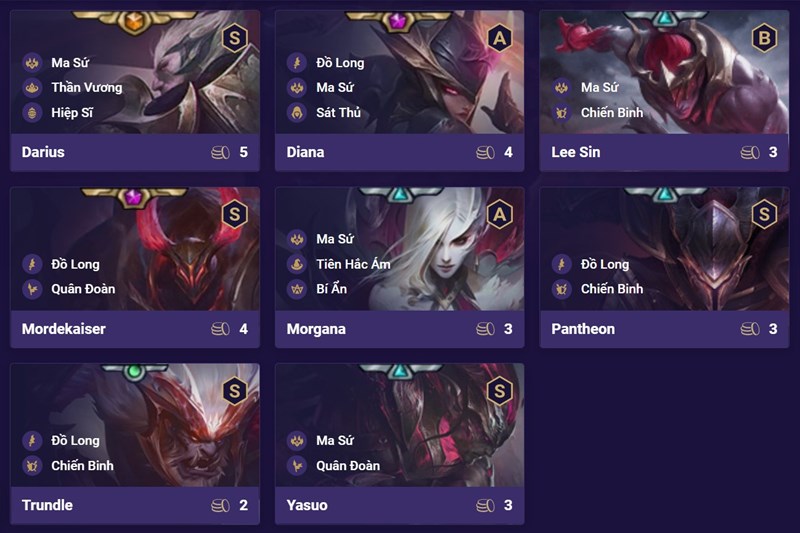The height and width of the screenshot is (533, 800).
Task: Select the Quân Đoàn trait on Mordekaiser
Action: [83, 289]
